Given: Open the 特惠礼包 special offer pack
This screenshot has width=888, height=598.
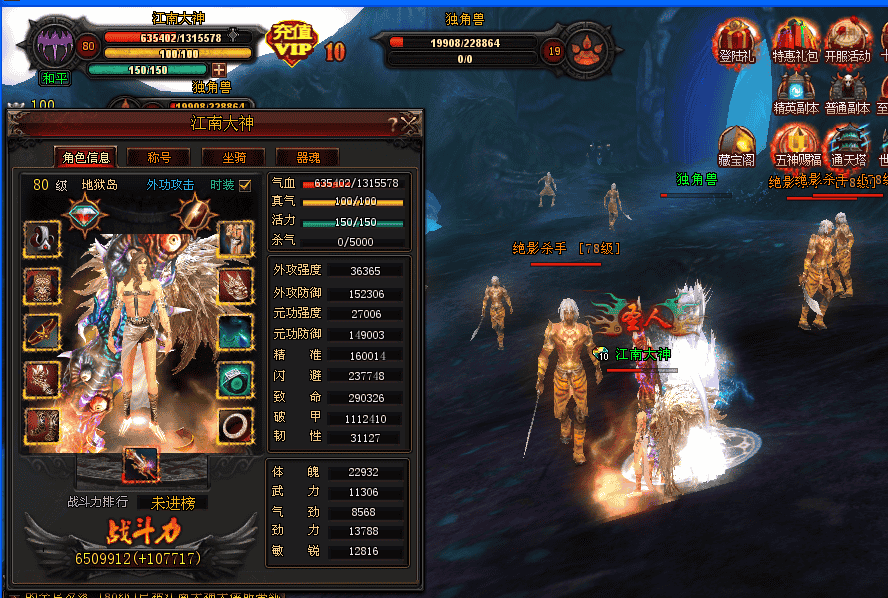Looking at the screenshot, I should tap(795, 43).
